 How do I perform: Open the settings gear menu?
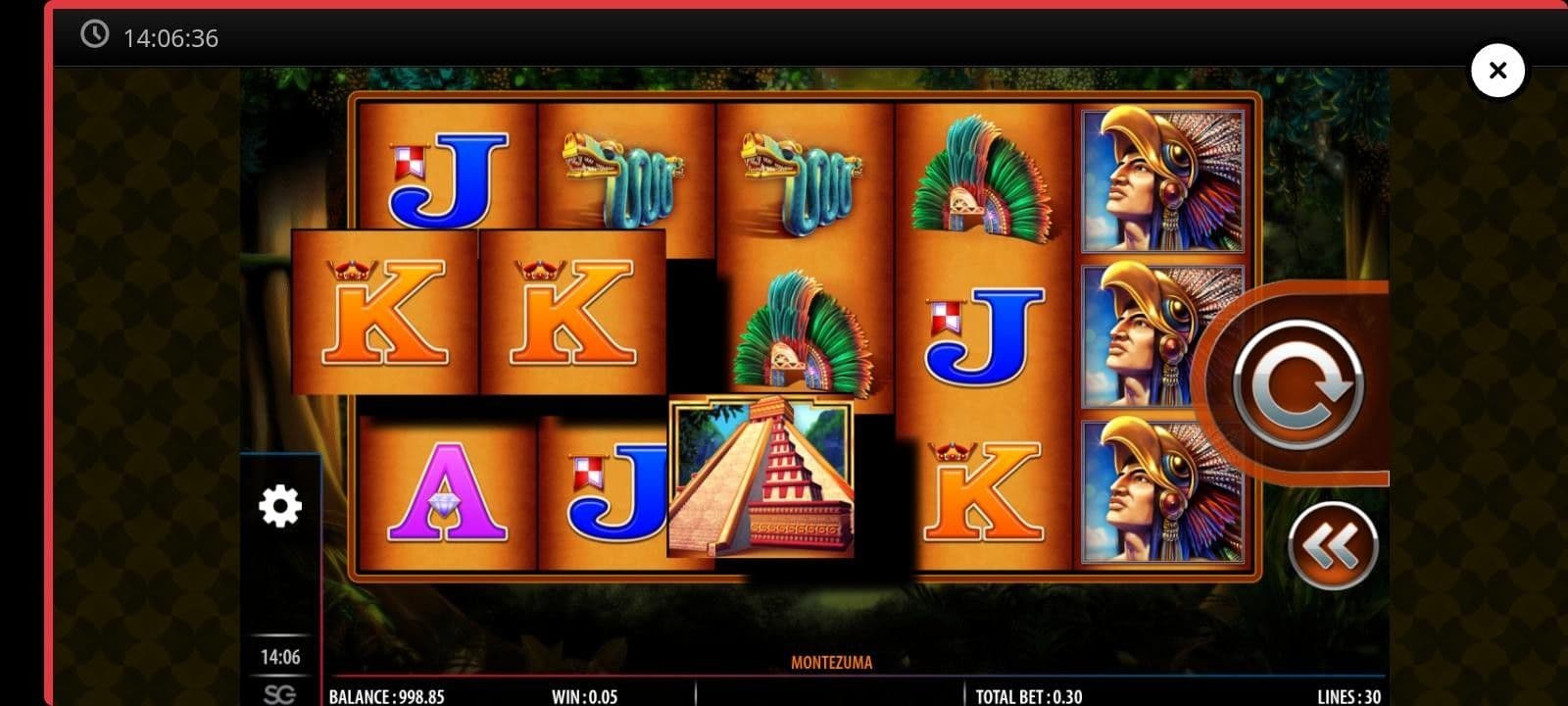click(281, 506)
